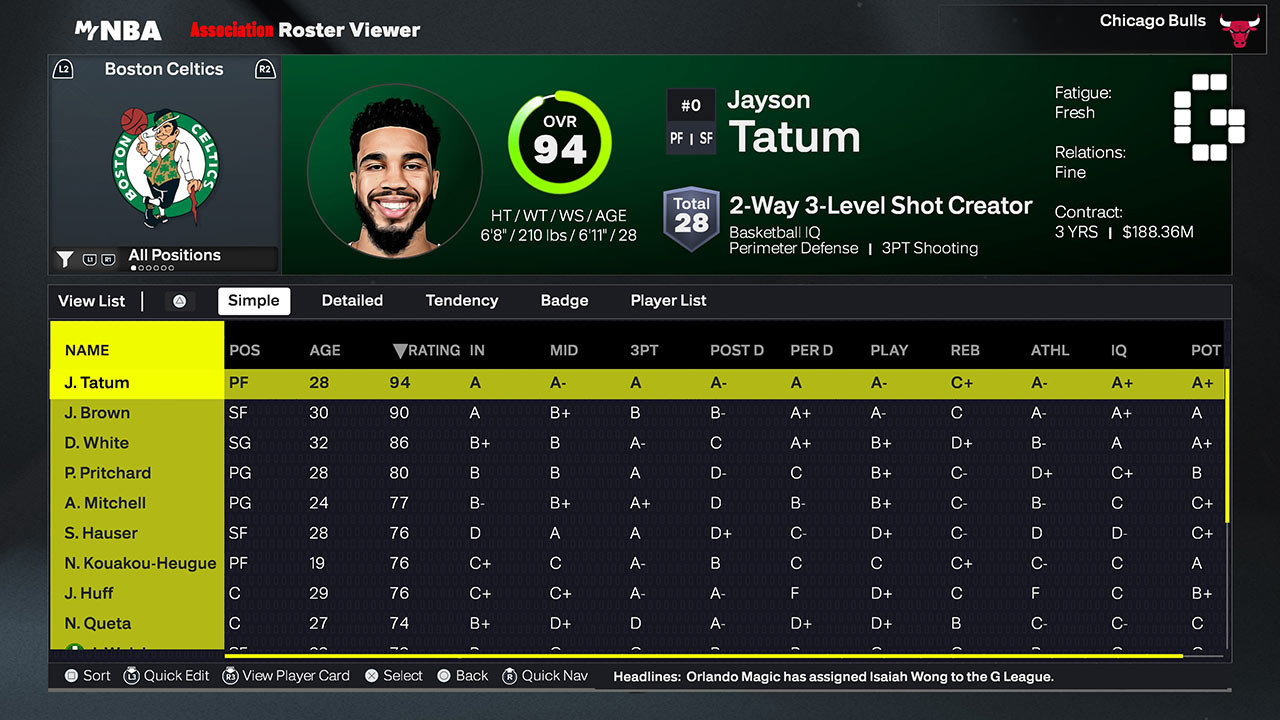Sort roster by the 3PT column header

(x=644, y=350)
